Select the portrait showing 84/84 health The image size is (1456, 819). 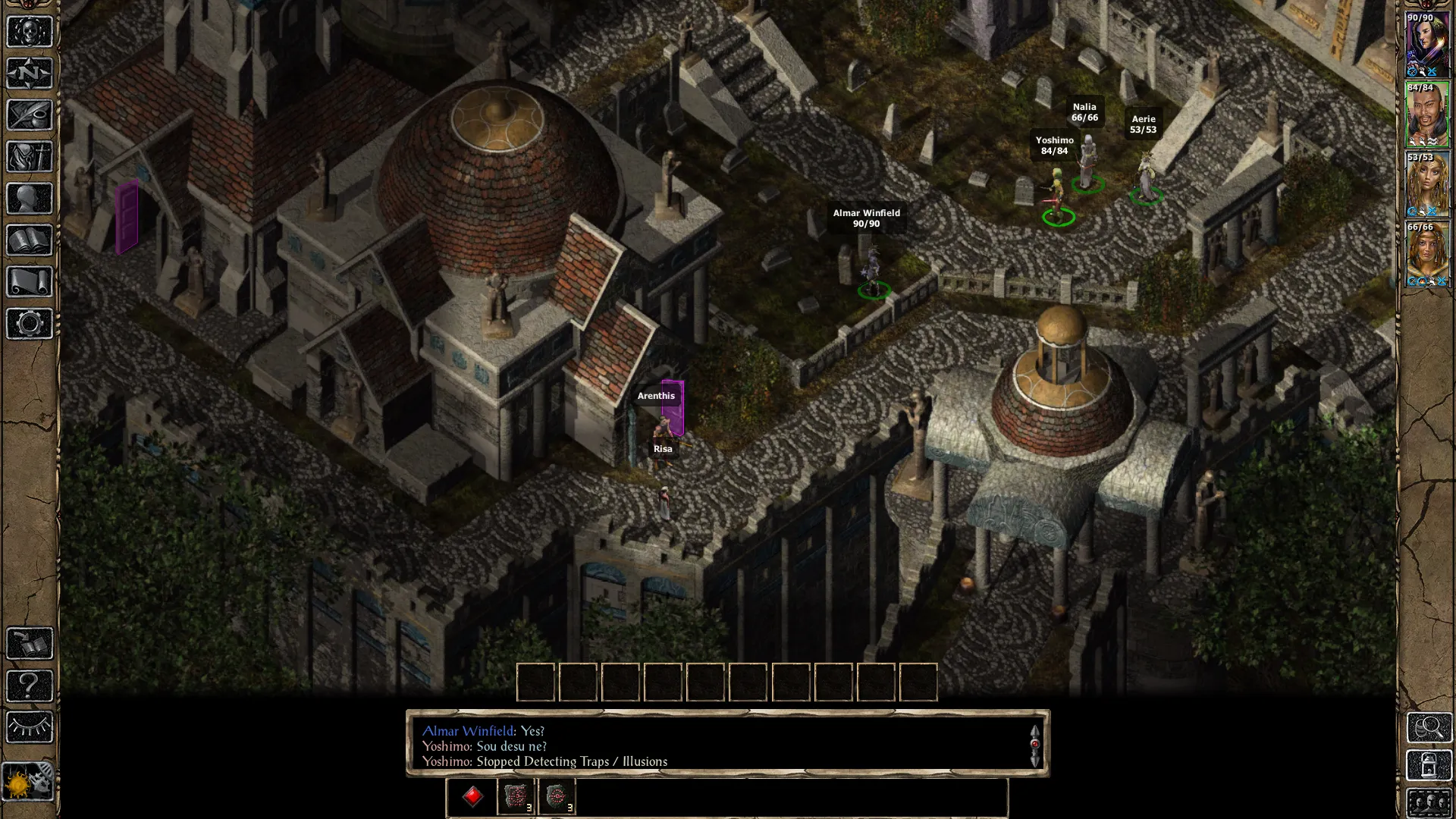[x=1427, y=115]
